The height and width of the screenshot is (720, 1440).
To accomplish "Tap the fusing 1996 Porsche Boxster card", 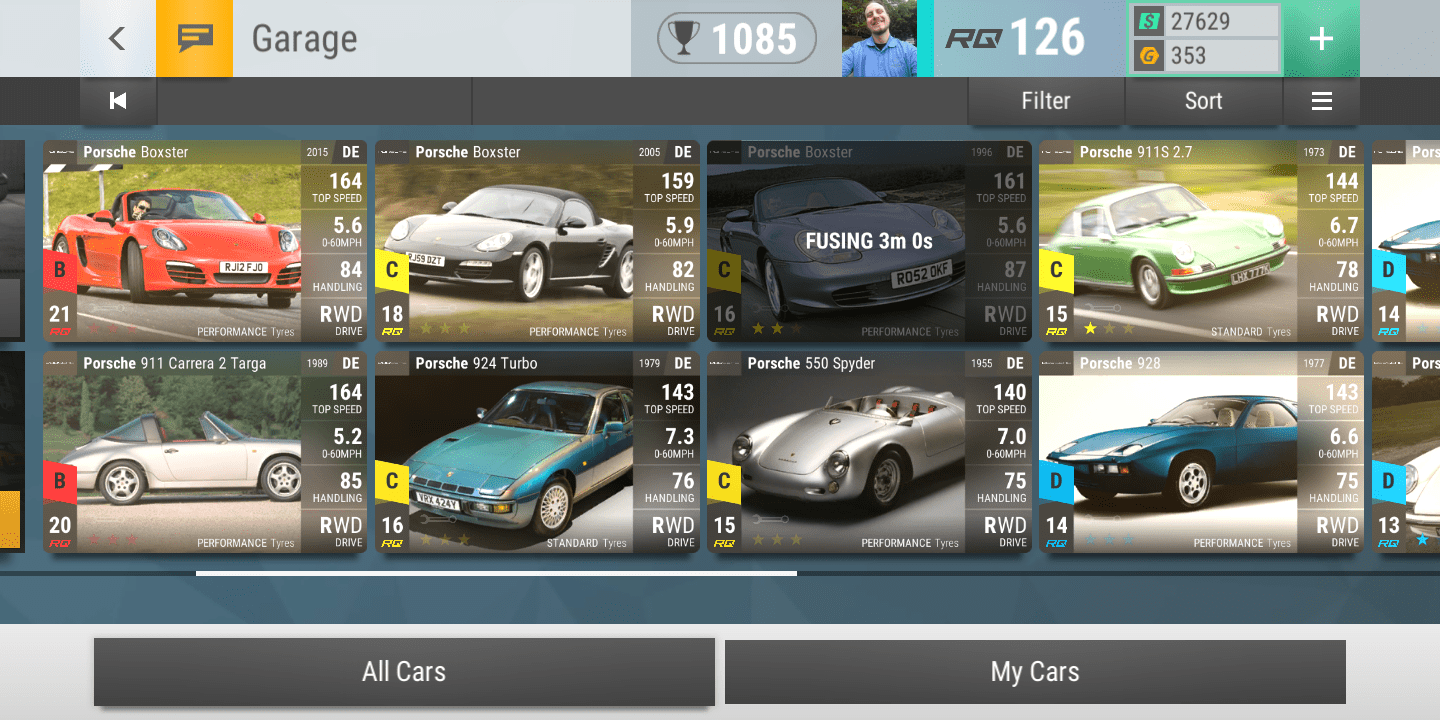I will tap(868, 241).
